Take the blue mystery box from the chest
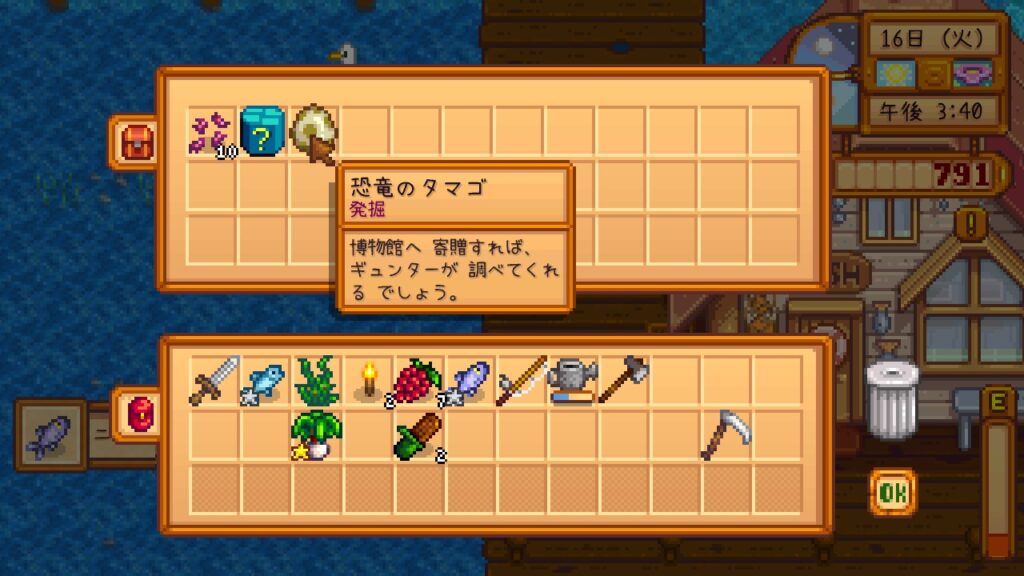Image resolution: width=1024 pixels, height=576 pixels. click(264, 132)
